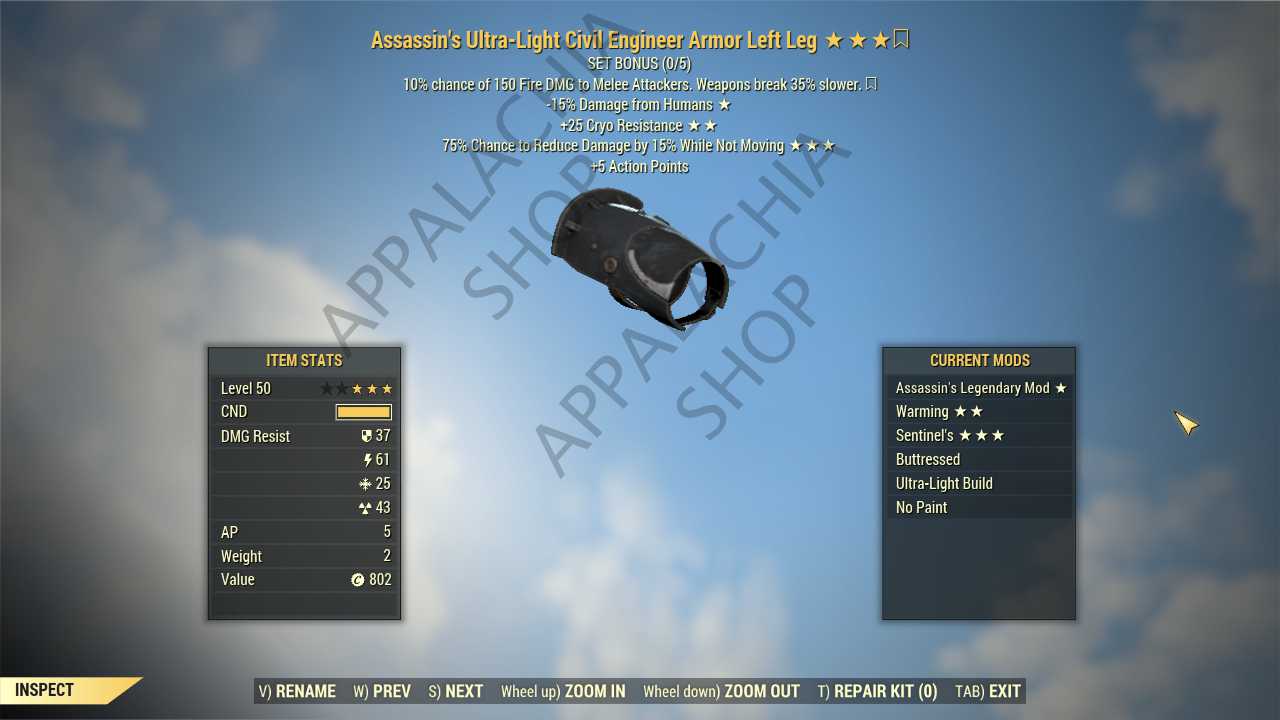Go to the previous item with PREV
Viewport: 1280px width, 720px height.
tap(382, 691)
